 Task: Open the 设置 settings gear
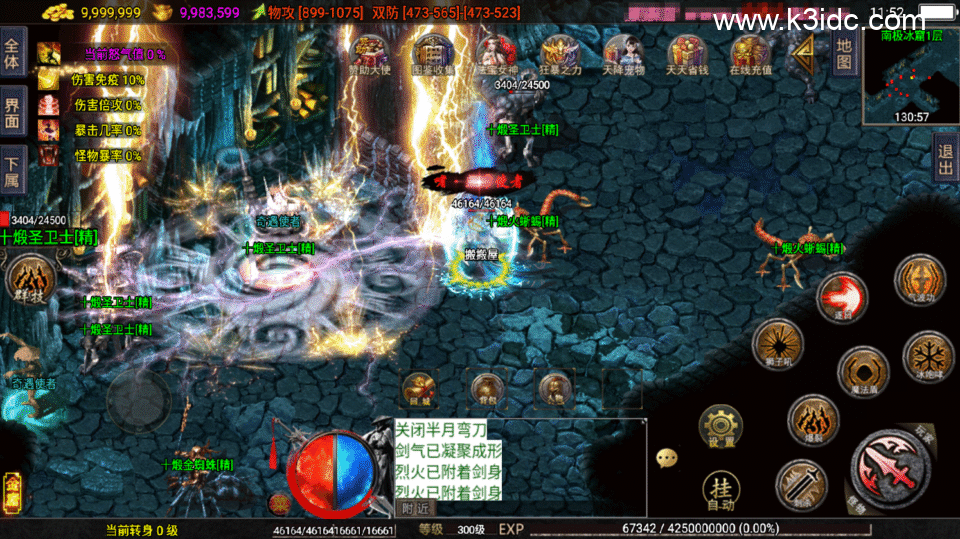[720, 427]
